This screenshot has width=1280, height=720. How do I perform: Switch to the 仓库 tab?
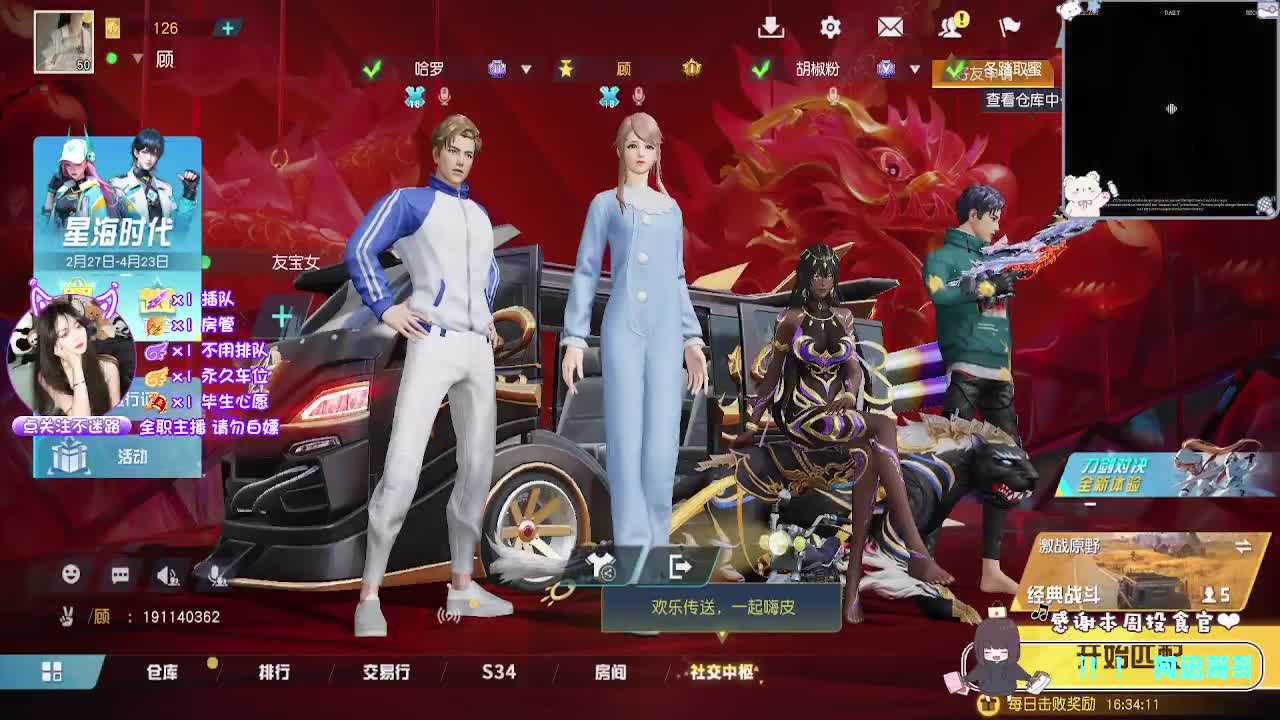click(162, 674)
